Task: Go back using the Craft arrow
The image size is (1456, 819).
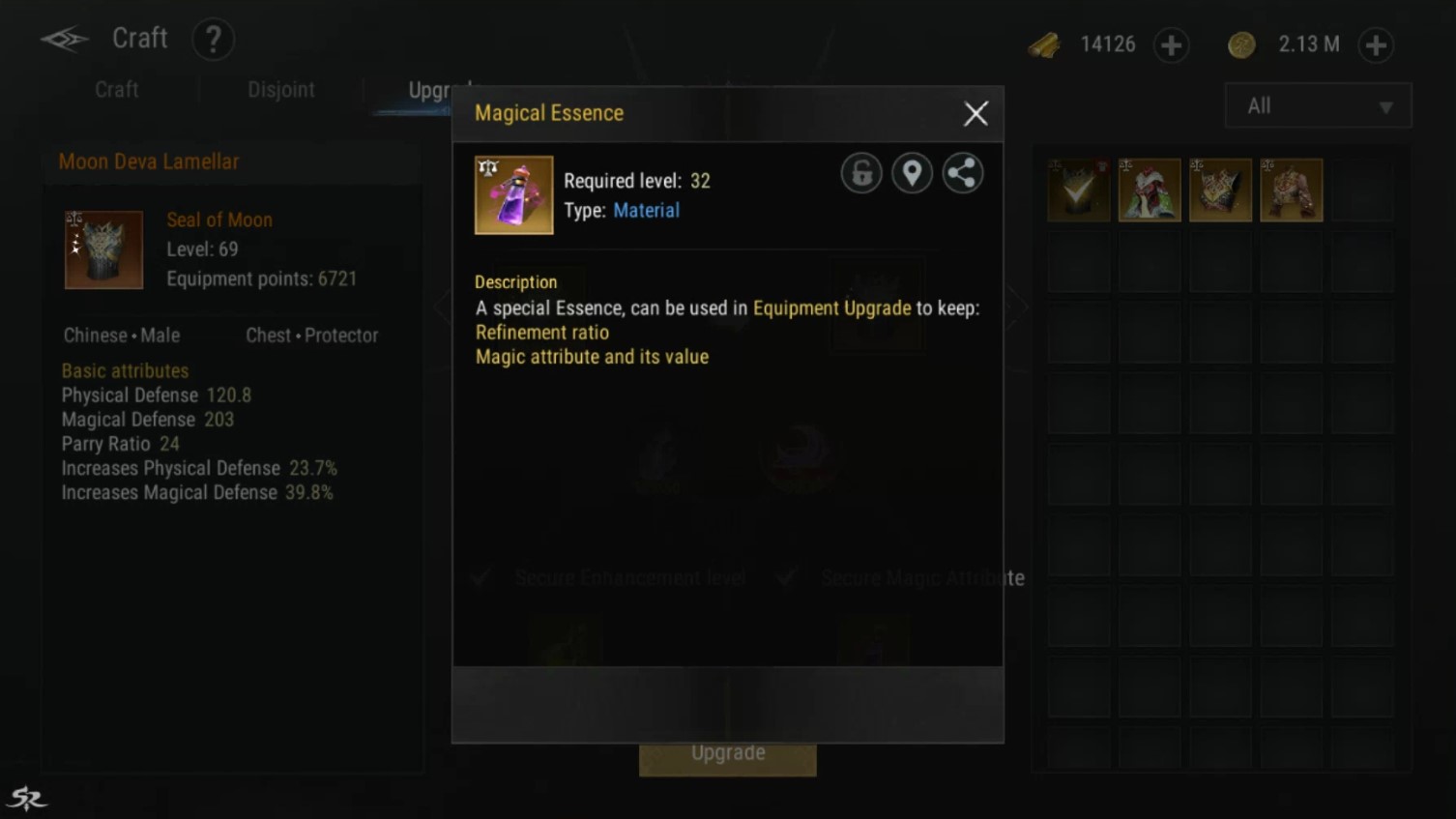Action: tap(64, 39)
